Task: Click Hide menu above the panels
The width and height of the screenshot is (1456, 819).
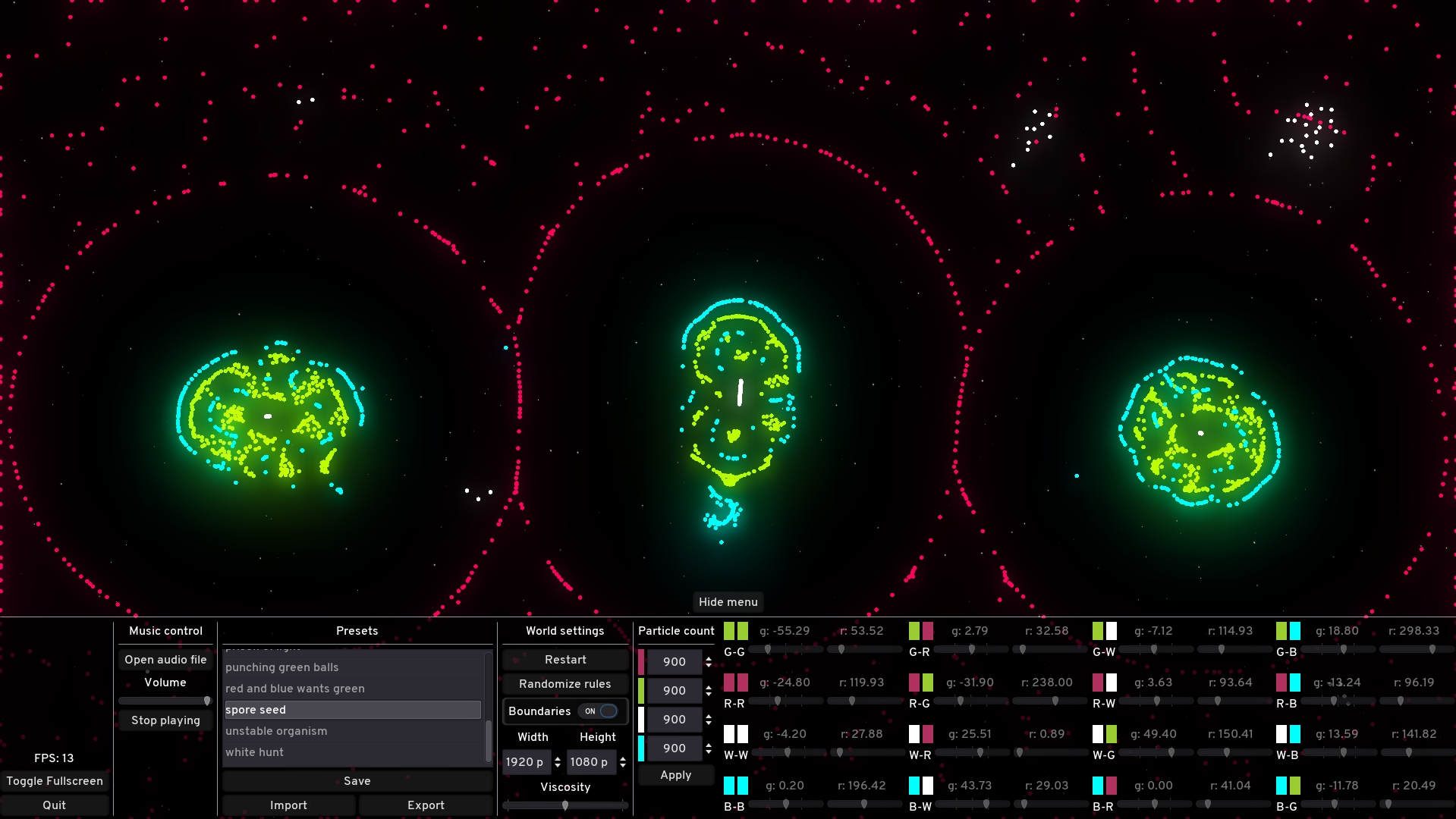Action: tap(728, 601)
